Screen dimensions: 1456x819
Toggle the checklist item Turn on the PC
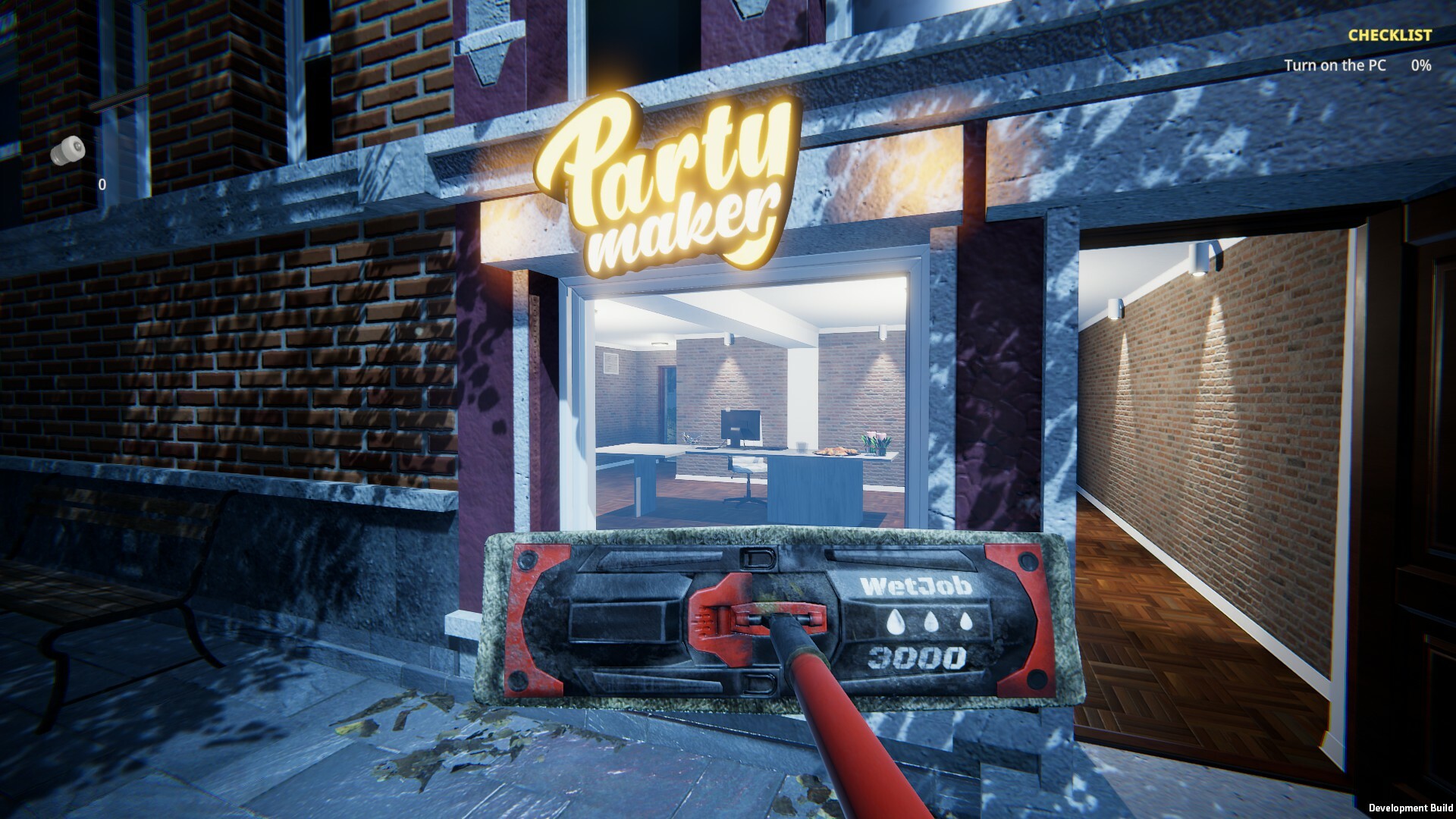point(1336,66)
